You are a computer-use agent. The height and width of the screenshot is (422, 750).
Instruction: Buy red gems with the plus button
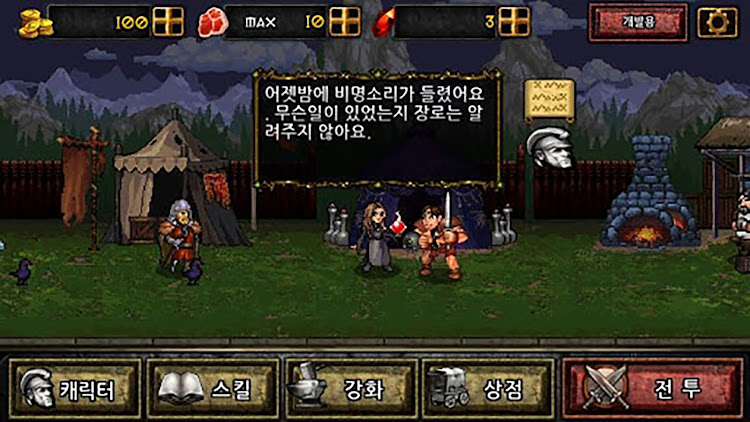513,21
